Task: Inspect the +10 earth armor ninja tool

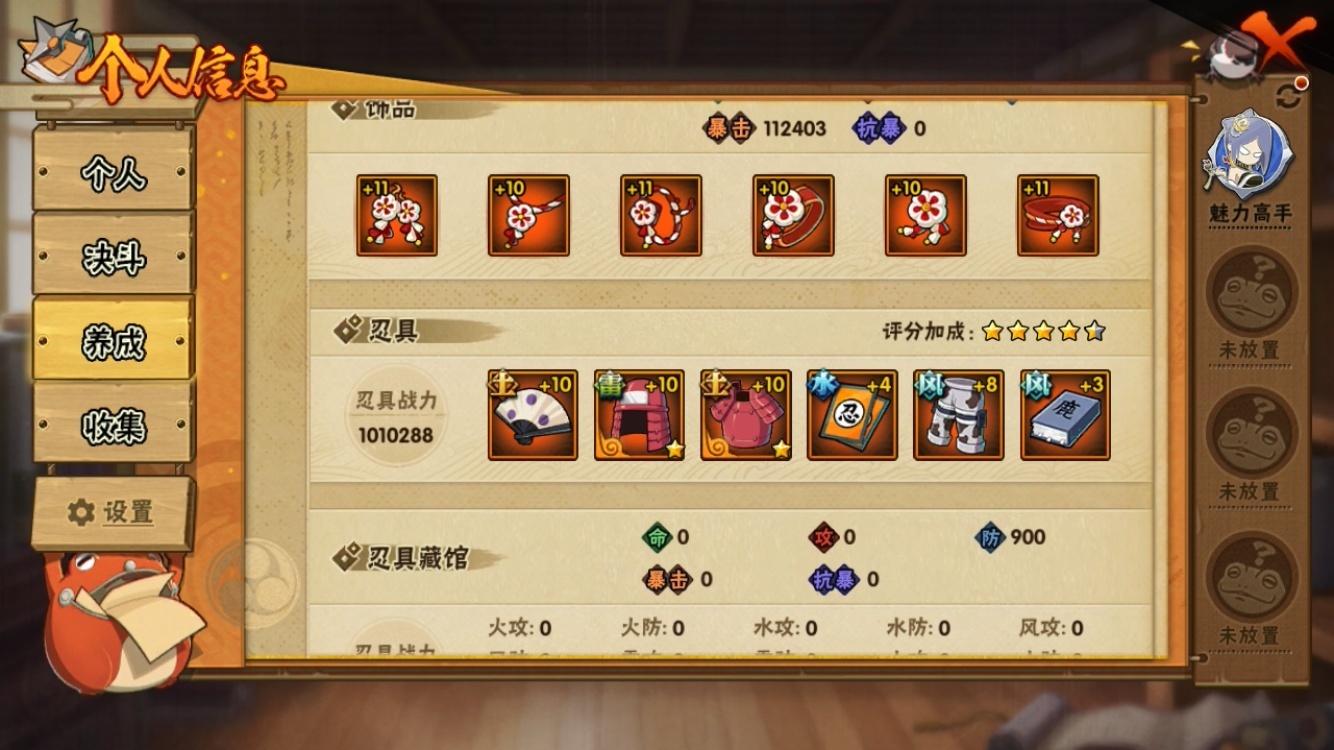Action: [x=747, y=414]
